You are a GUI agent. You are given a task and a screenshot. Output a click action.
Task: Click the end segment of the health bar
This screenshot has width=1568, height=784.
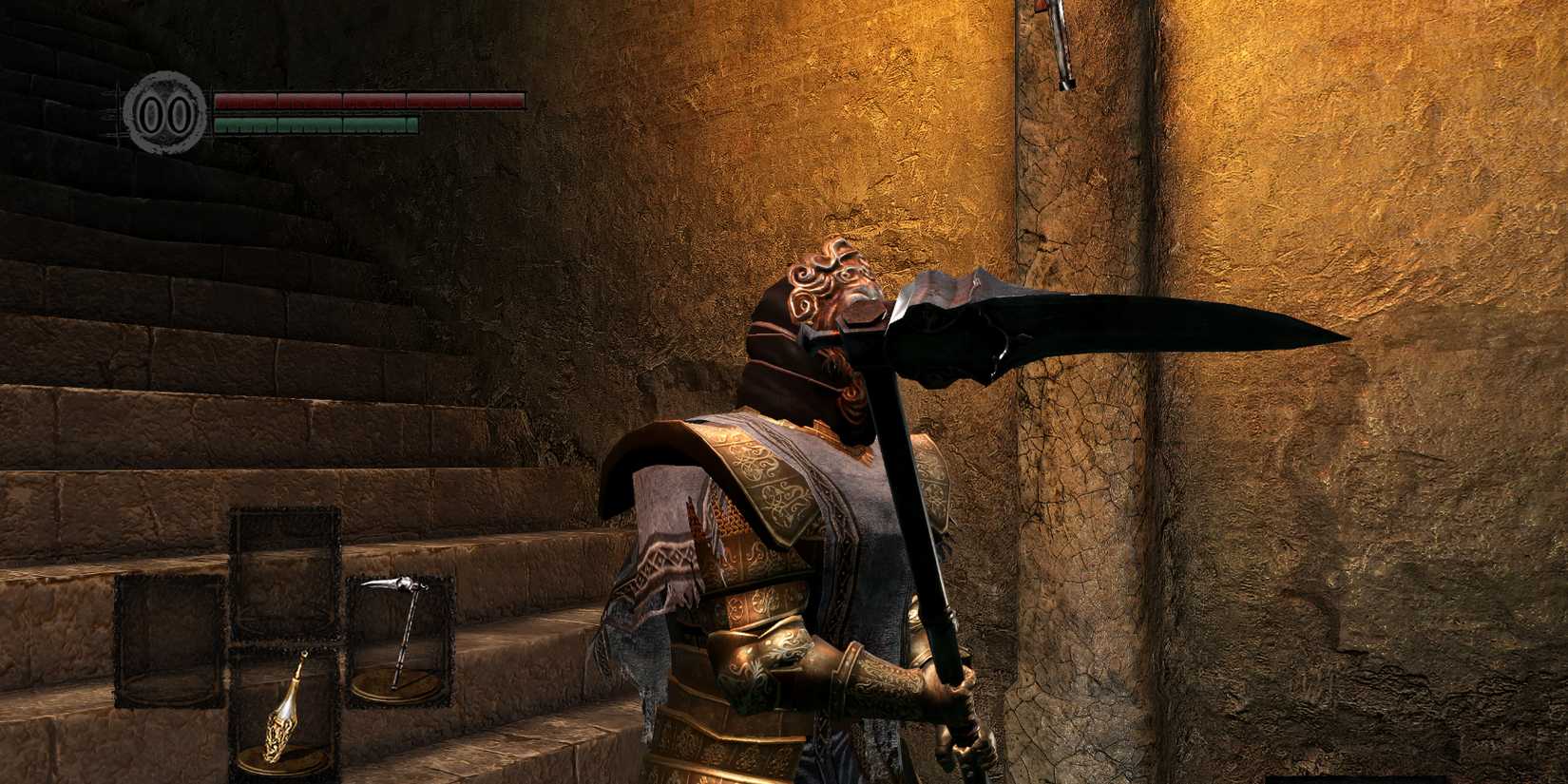tap(499, 100)
